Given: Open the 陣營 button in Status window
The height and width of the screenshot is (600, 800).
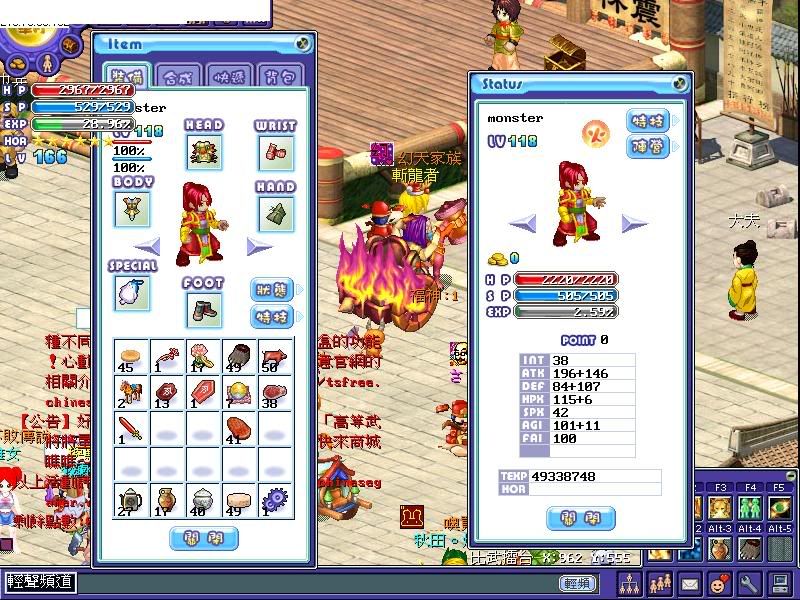Looking at the screenshot, I should pyautogui.click(x=648, y=147).
